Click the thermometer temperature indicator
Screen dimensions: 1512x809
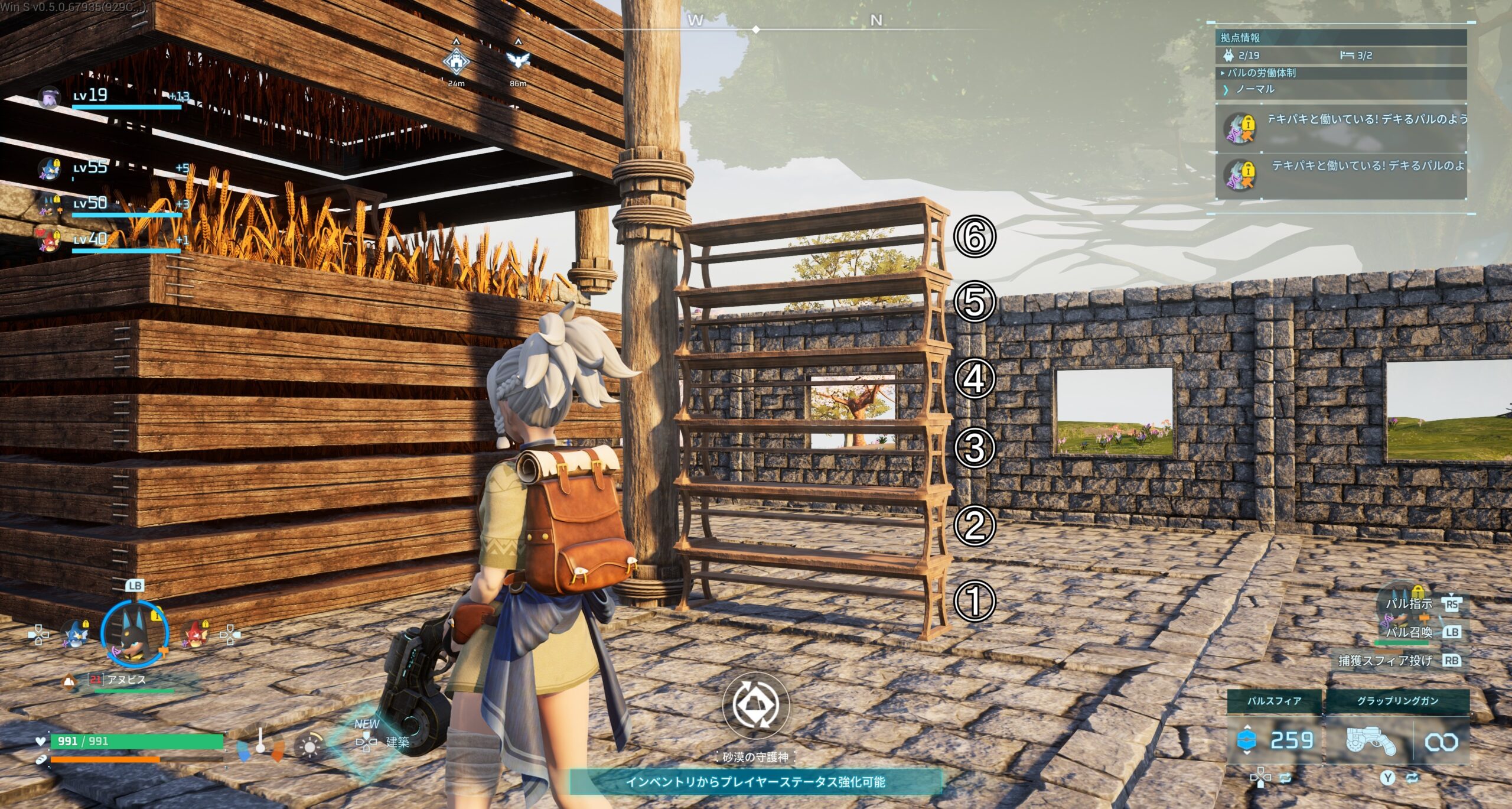(x=260, y=742)
